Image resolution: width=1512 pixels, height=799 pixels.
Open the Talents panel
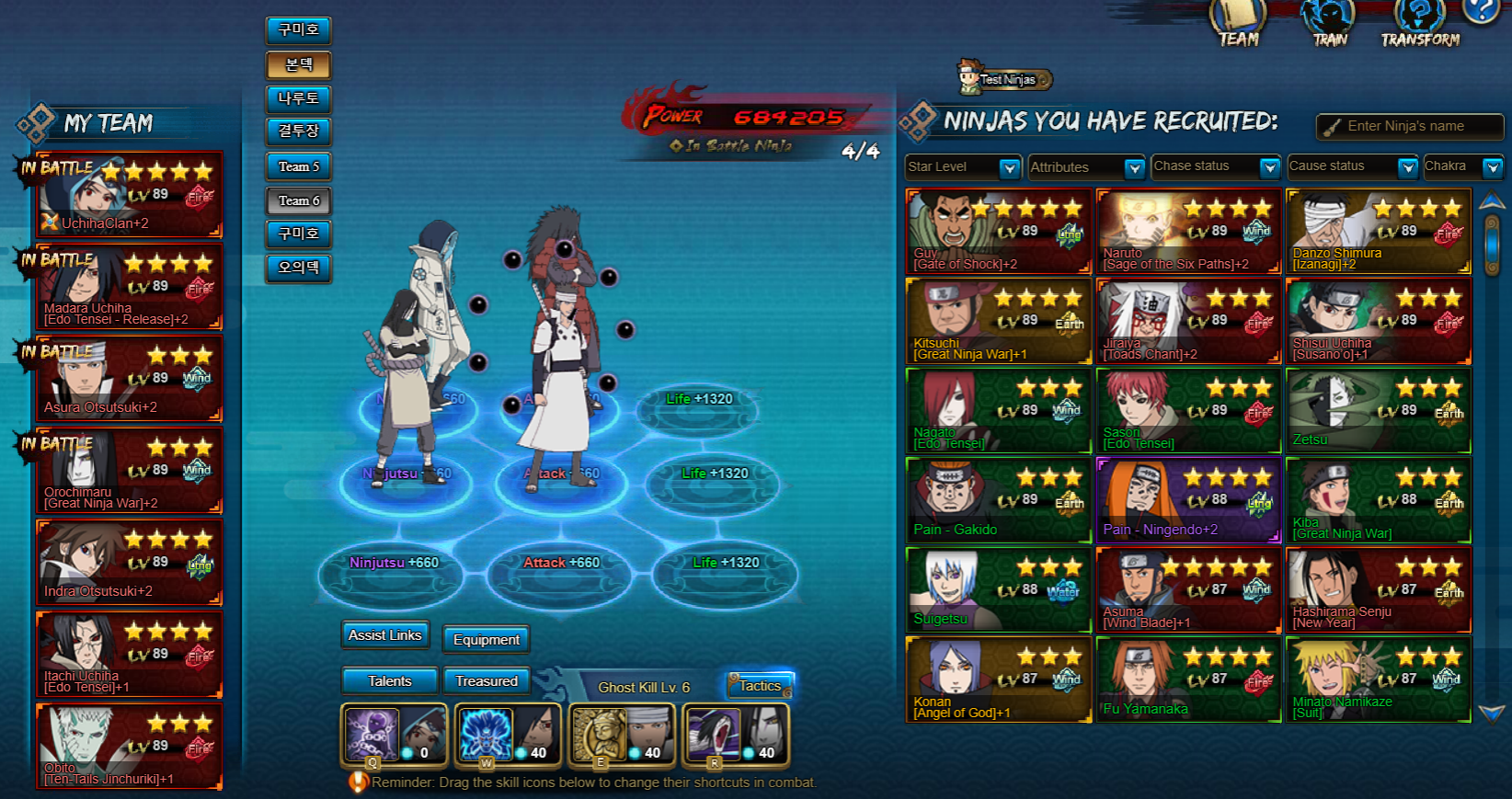click(x=389, y=680)
